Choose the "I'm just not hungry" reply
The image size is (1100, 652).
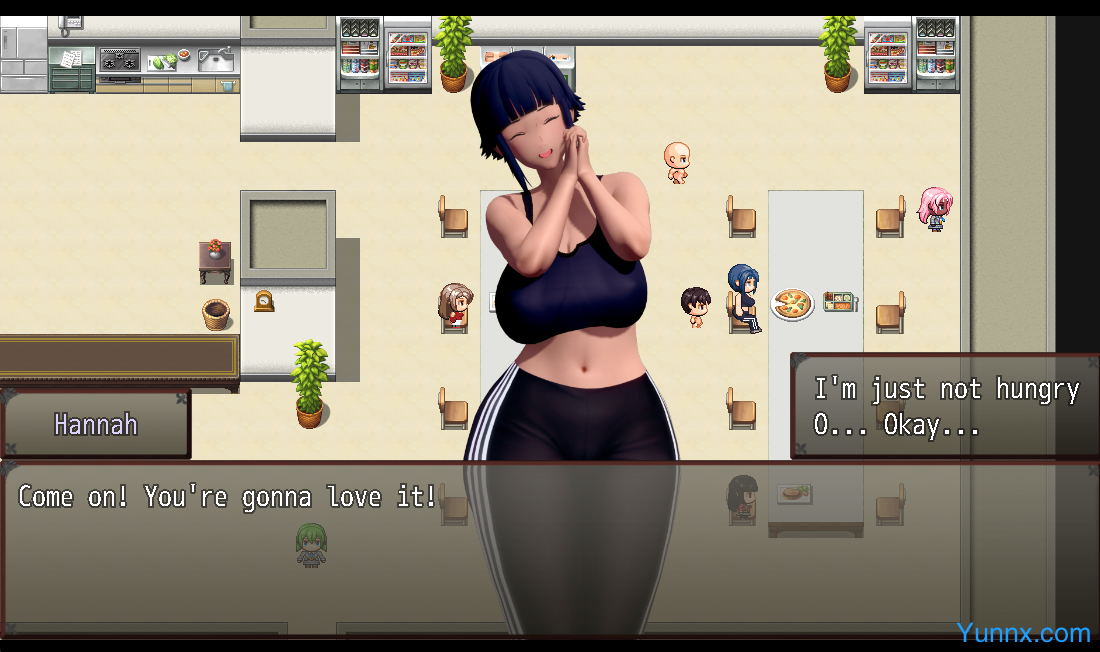pyautogui.click(x=946, y=389)
